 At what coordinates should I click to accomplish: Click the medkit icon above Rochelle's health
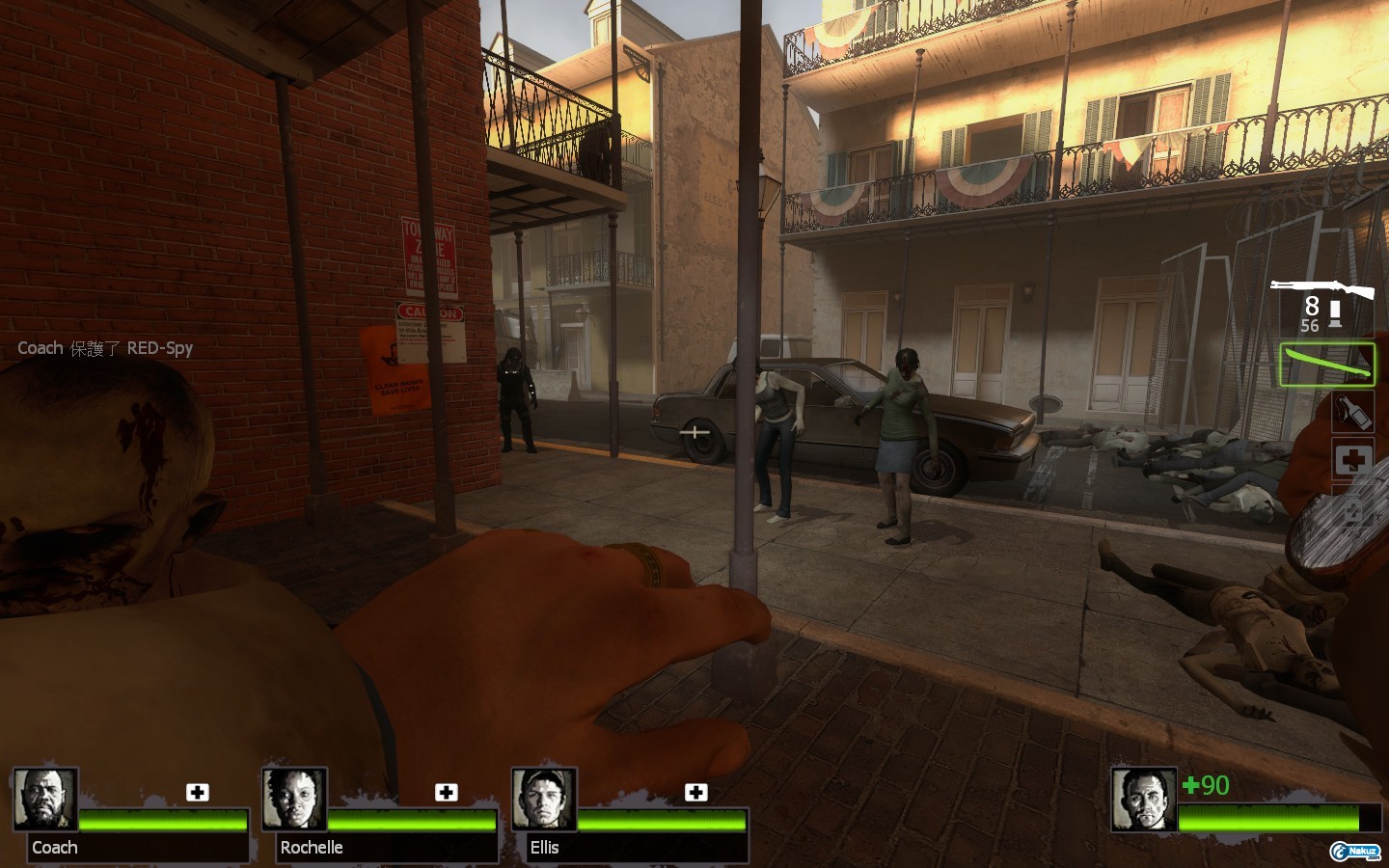coord(447,792)
